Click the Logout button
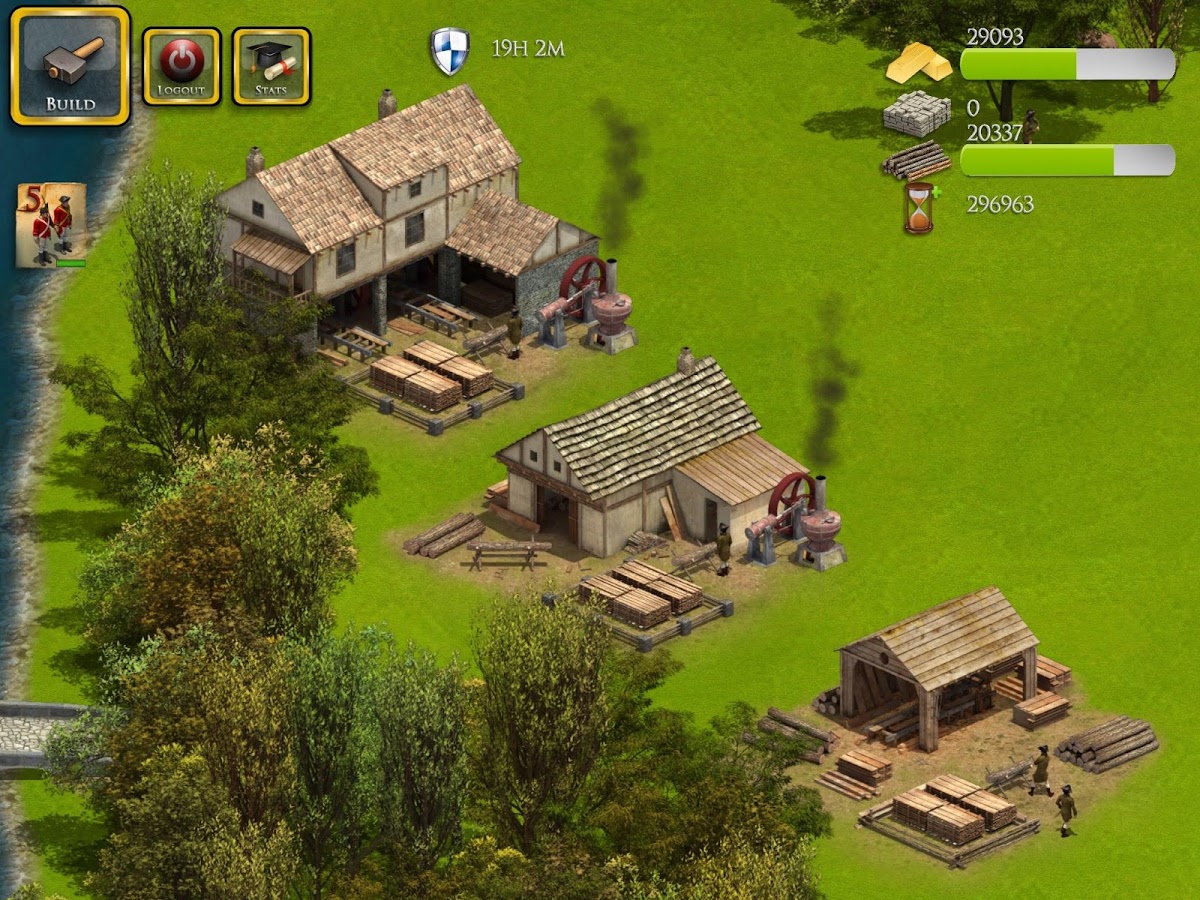 coord(181,66)
